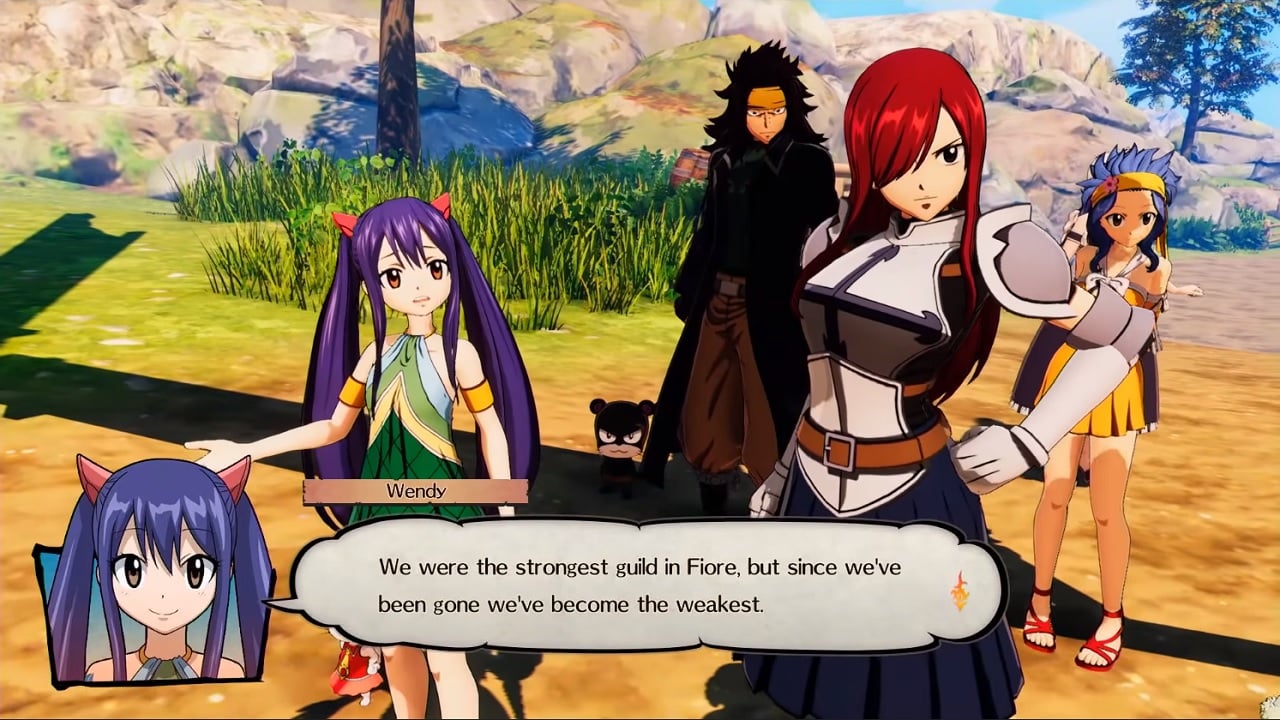Advance Wendy's speech bubble dialogue
1280x720 pixels.
(x=640, y=586)
